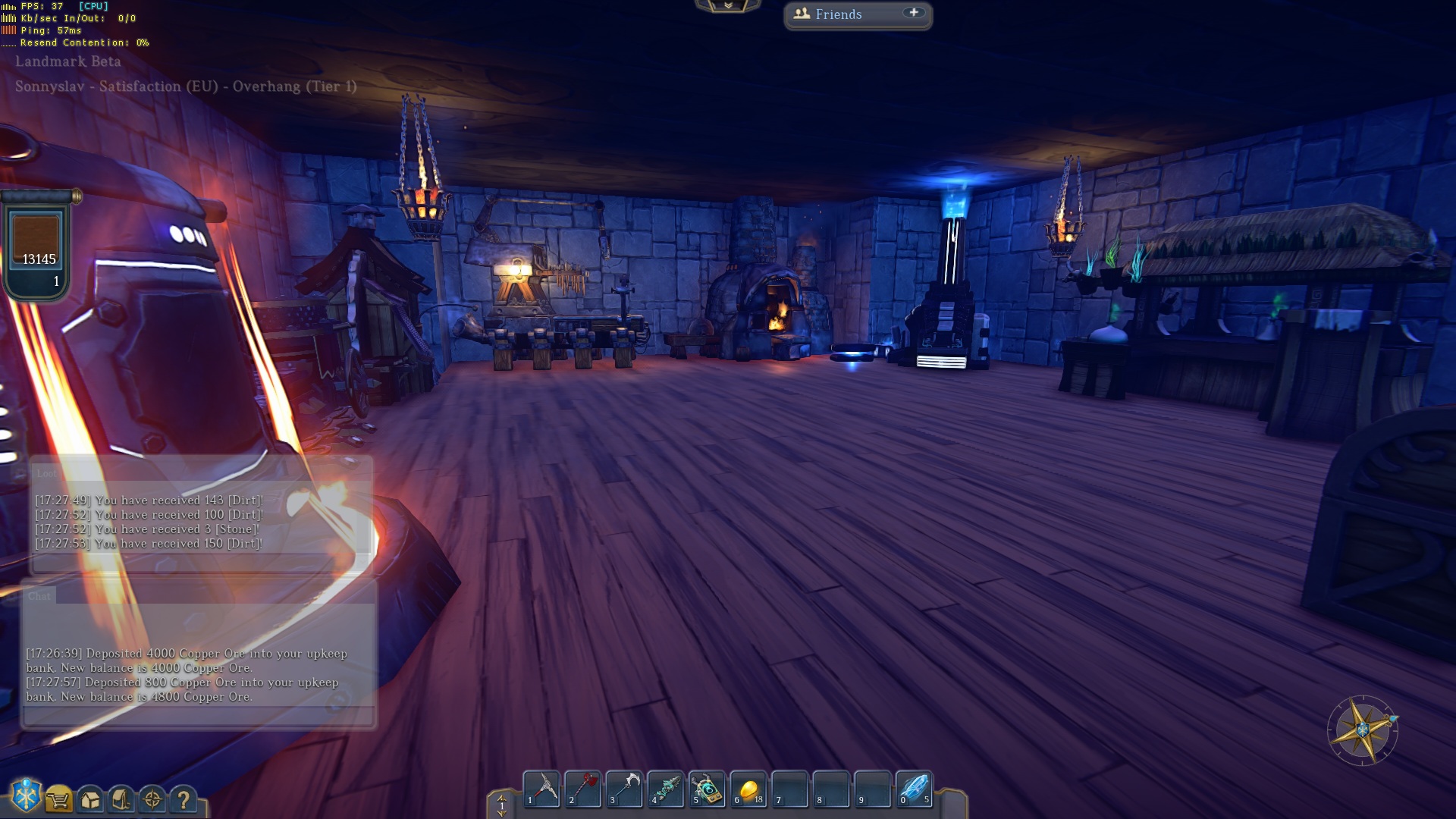Select the teal saw tool in slot 4

pyautogui.click(x=666, y=789)
